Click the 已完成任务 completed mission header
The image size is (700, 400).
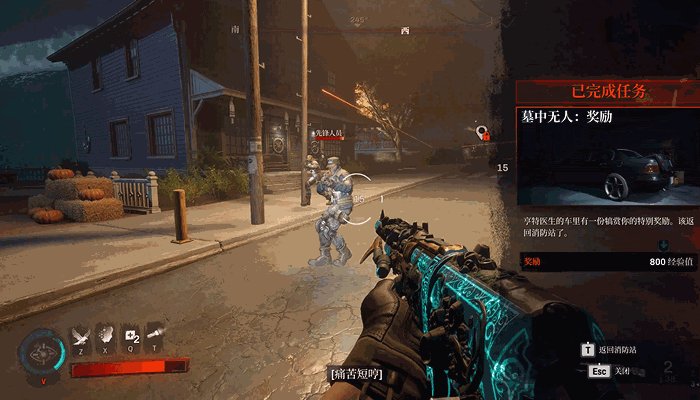point(608,92)
